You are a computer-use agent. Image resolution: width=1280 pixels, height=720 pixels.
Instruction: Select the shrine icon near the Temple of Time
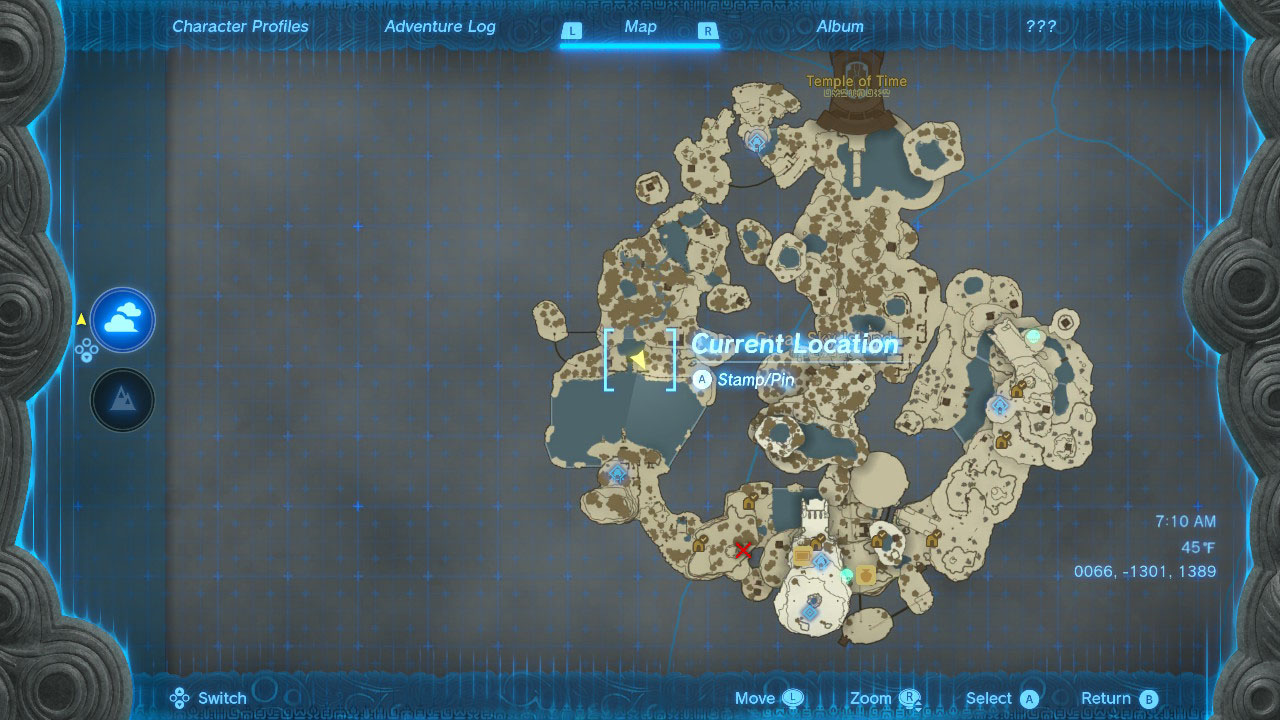coord(755,143)
